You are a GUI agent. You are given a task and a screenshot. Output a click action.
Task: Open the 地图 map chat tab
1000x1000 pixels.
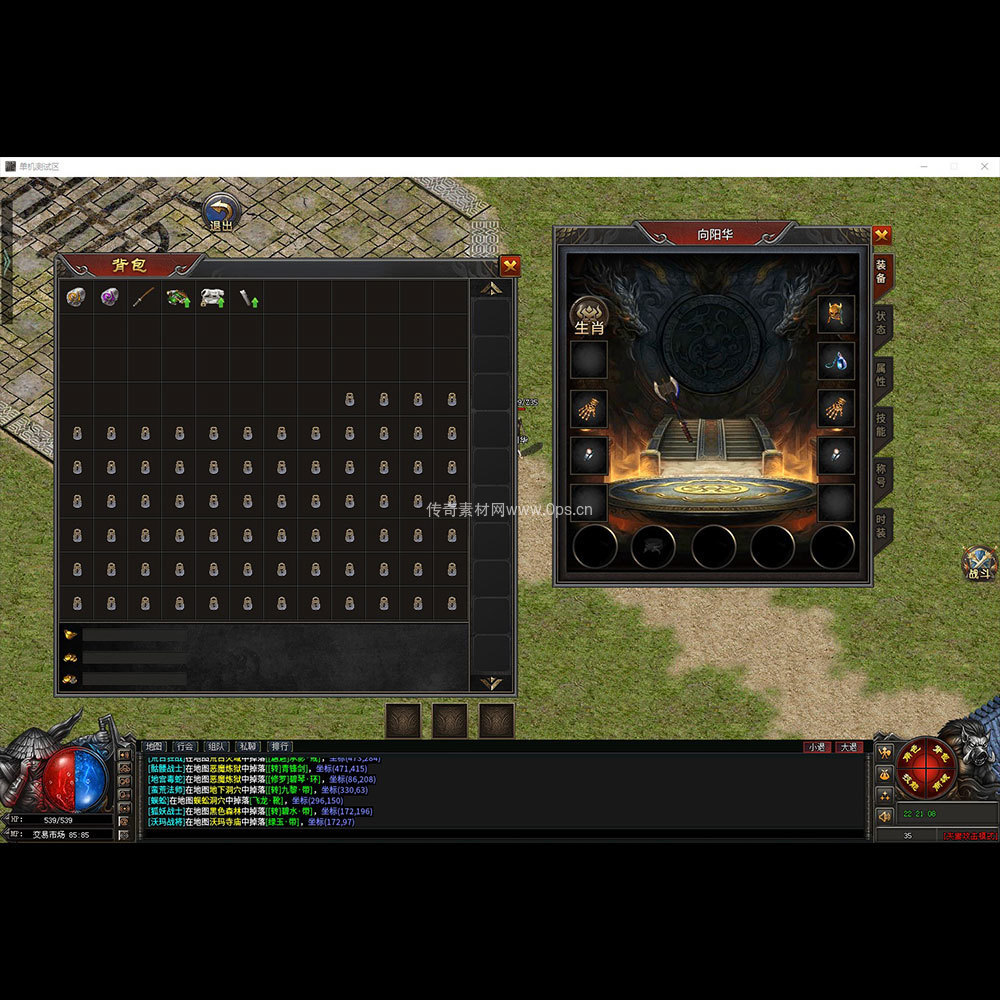coord(154,746)
